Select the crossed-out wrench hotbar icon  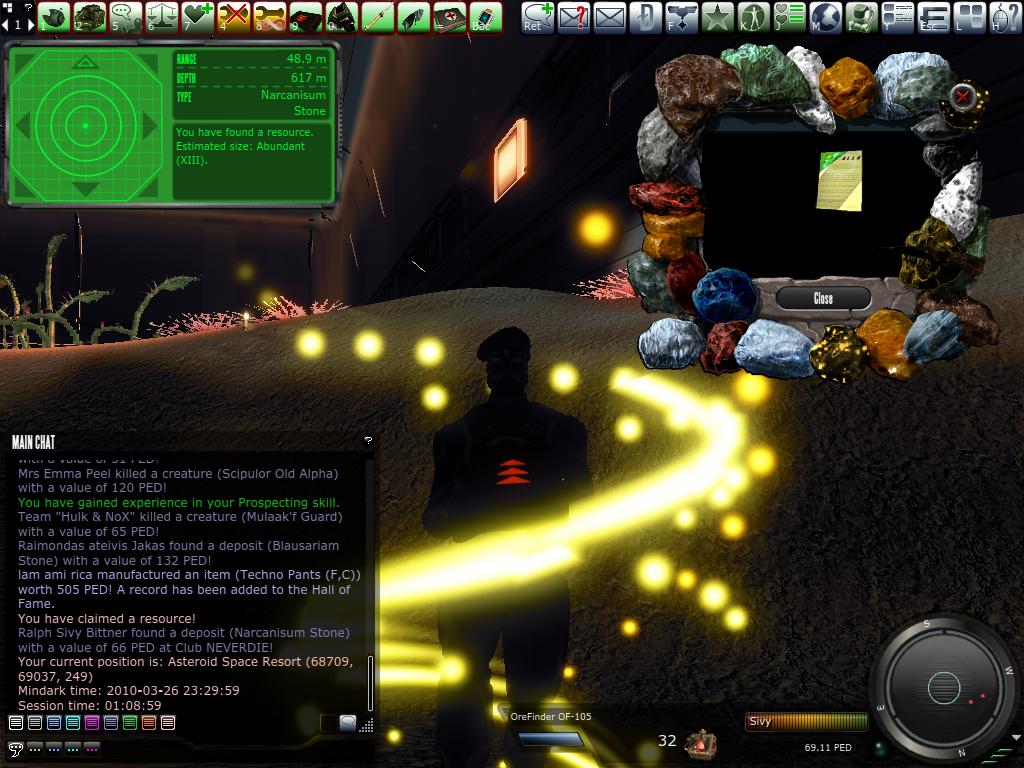coord(233,16)
